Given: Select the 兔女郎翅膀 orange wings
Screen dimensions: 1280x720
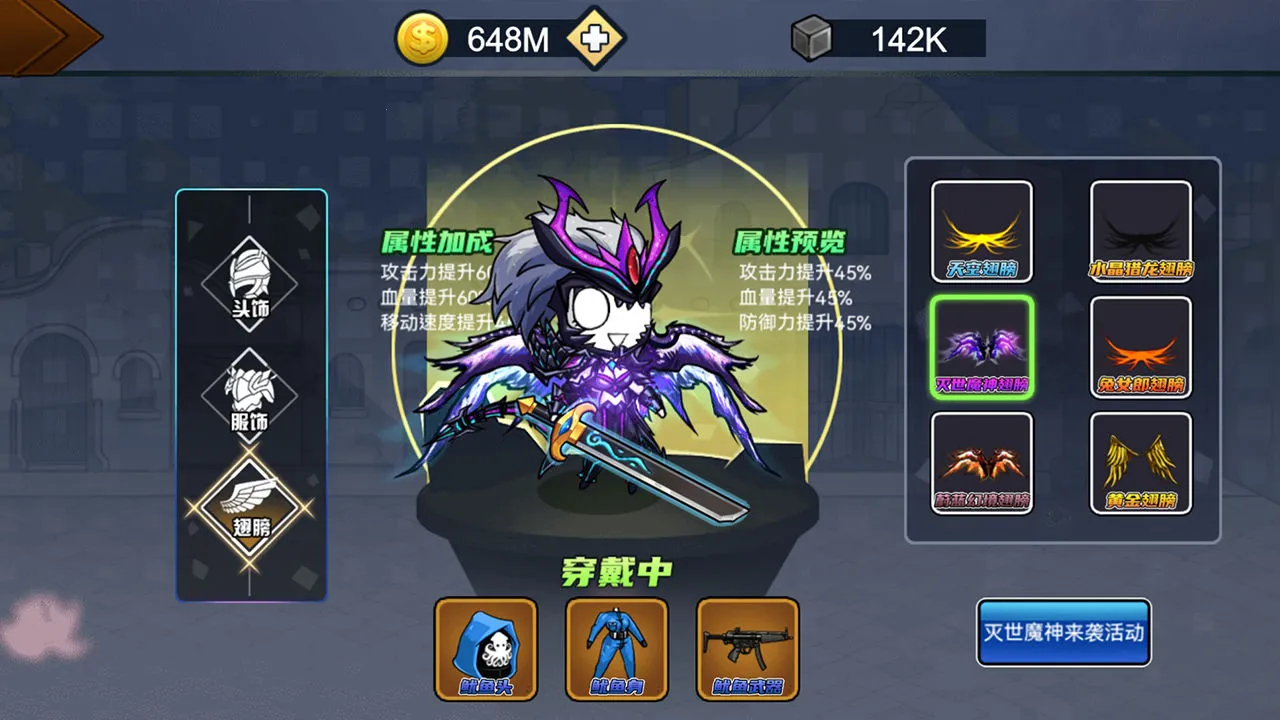Looking at the screenshot, I should click(x=1140, y=348).
